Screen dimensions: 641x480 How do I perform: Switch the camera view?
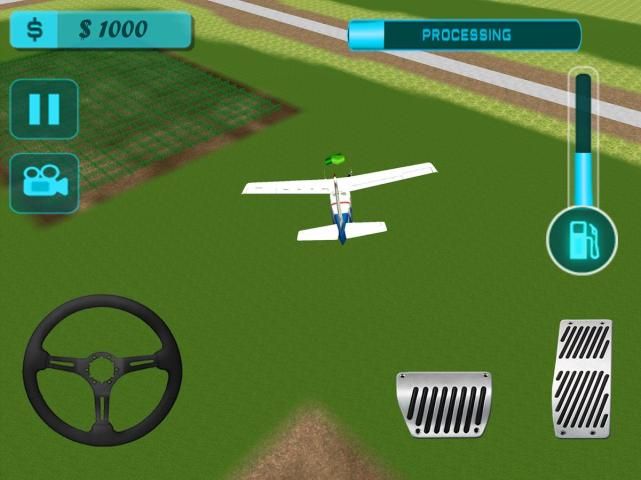[x=44, y=182]
